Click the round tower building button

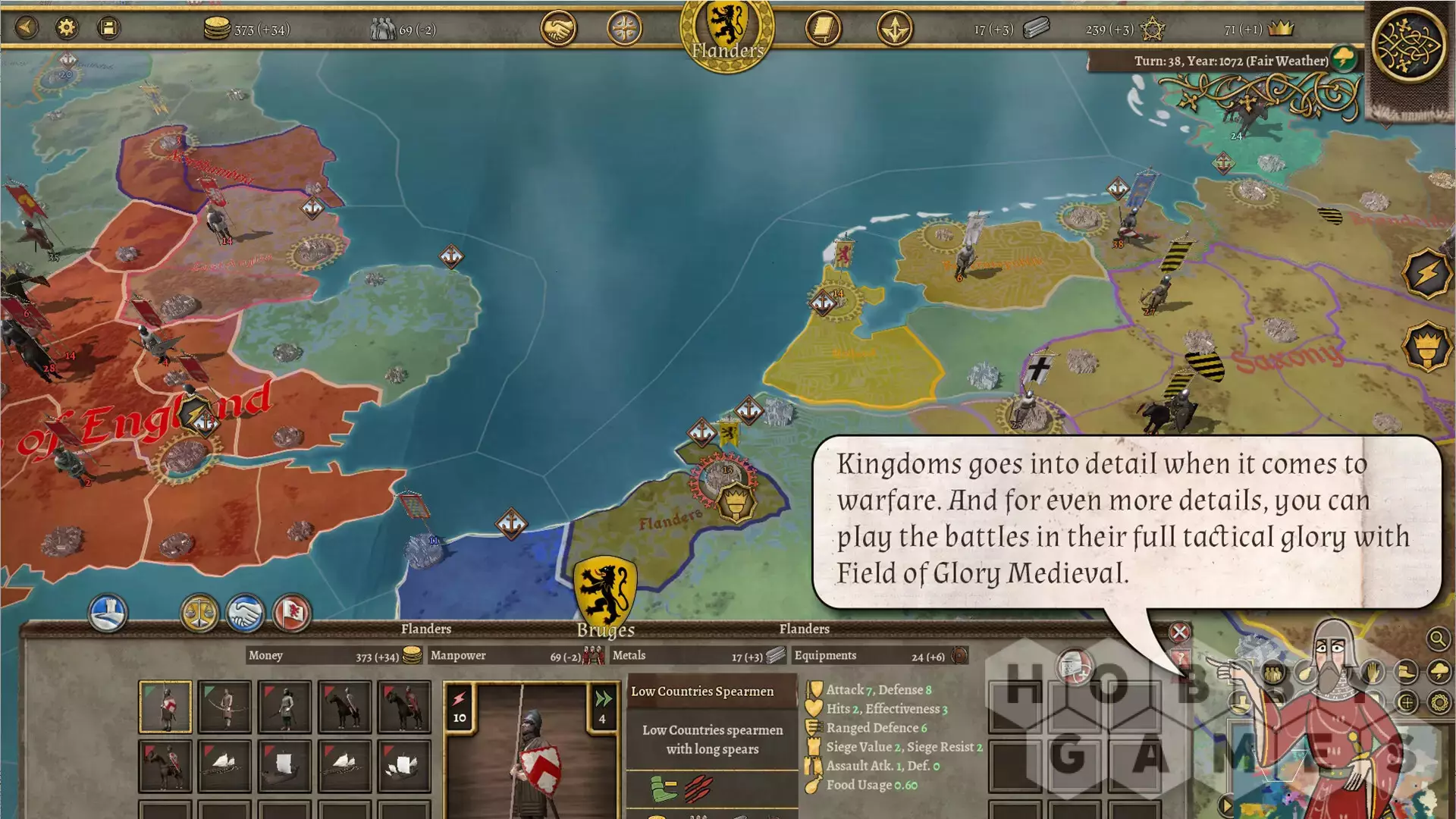tap(108, 613)
